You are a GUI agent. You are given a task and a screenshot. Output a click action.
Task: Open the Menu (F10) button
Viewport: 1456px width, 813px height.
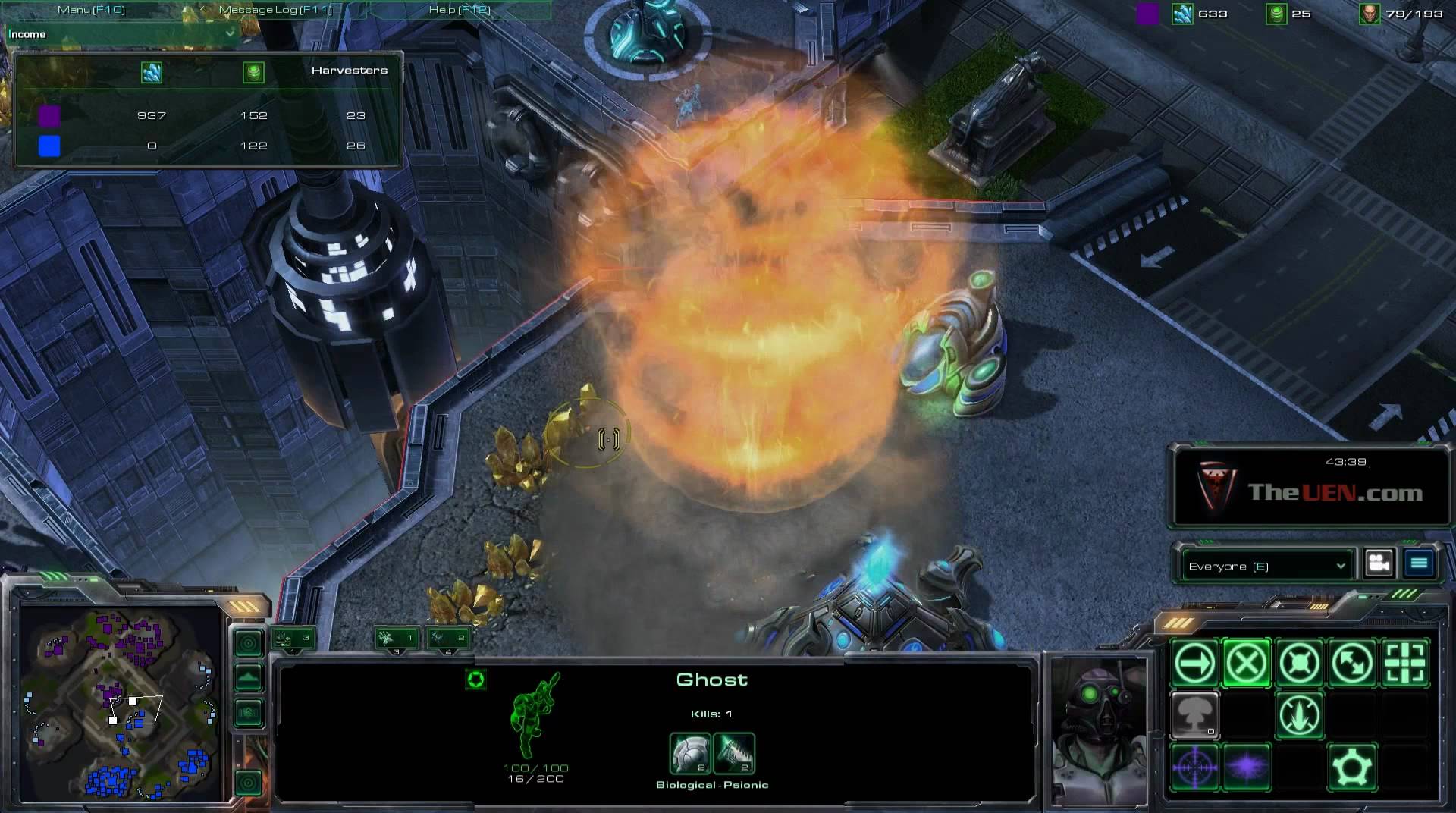pos(92,10)
